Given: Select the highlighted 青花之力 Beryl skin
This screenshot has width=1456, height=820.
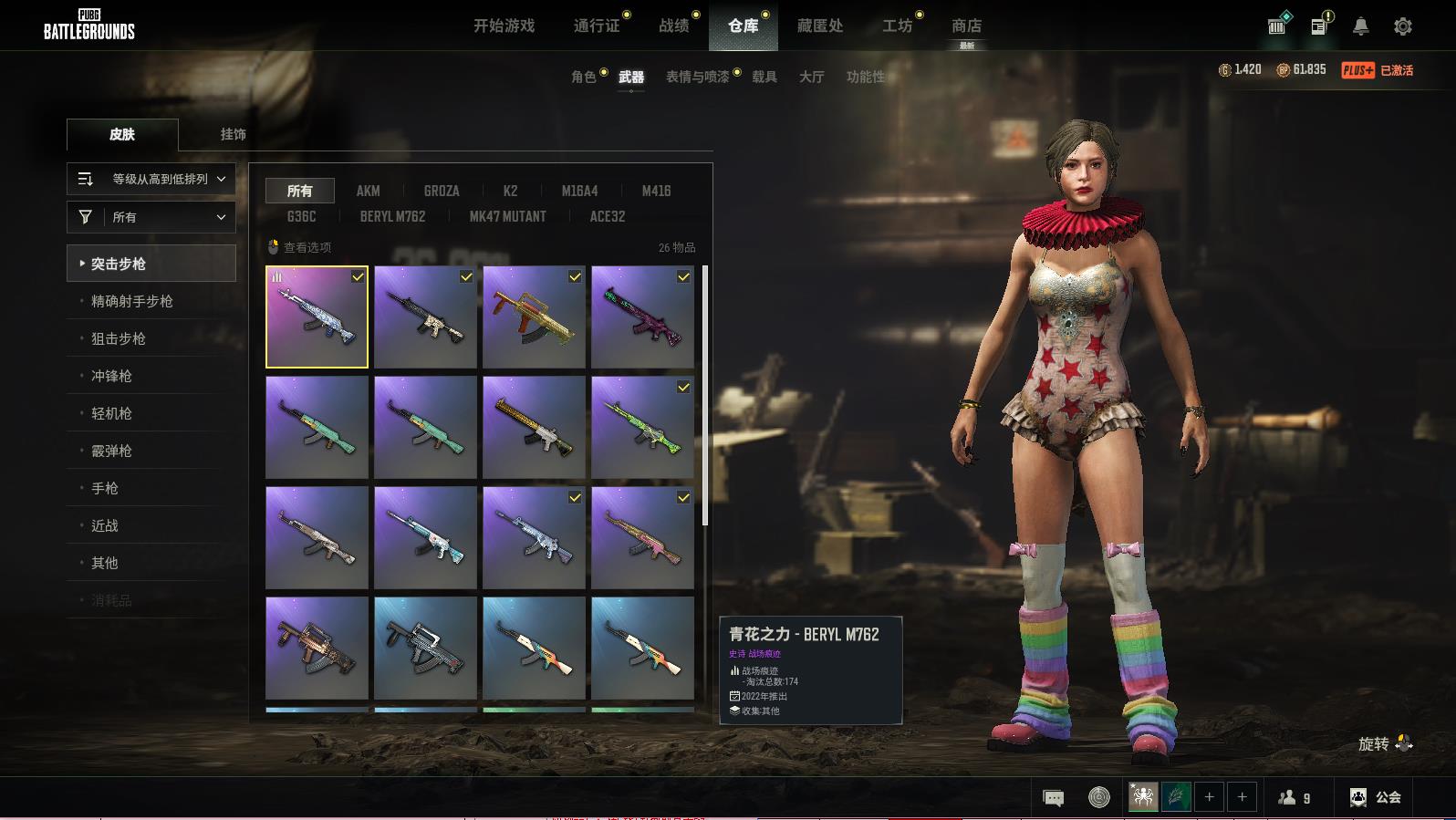Looking at the screenshot, I should [x=317, y=317].
